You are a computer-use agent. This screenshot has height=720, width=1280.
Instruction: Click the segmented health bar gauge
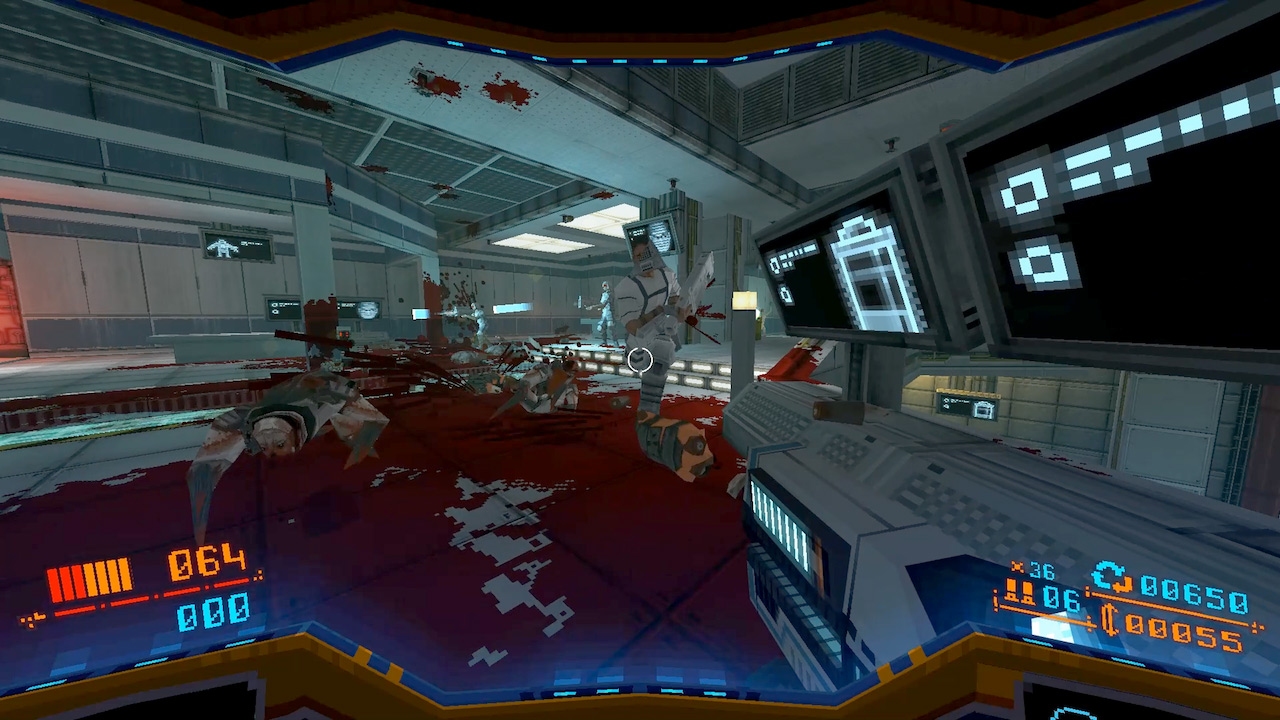click(90, 578)
